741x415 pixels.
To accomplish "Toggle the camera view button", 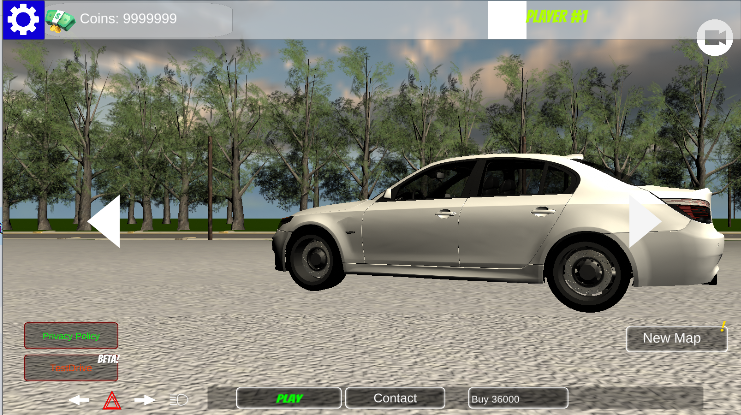I will pyautogui.click(x=714, y=38).
